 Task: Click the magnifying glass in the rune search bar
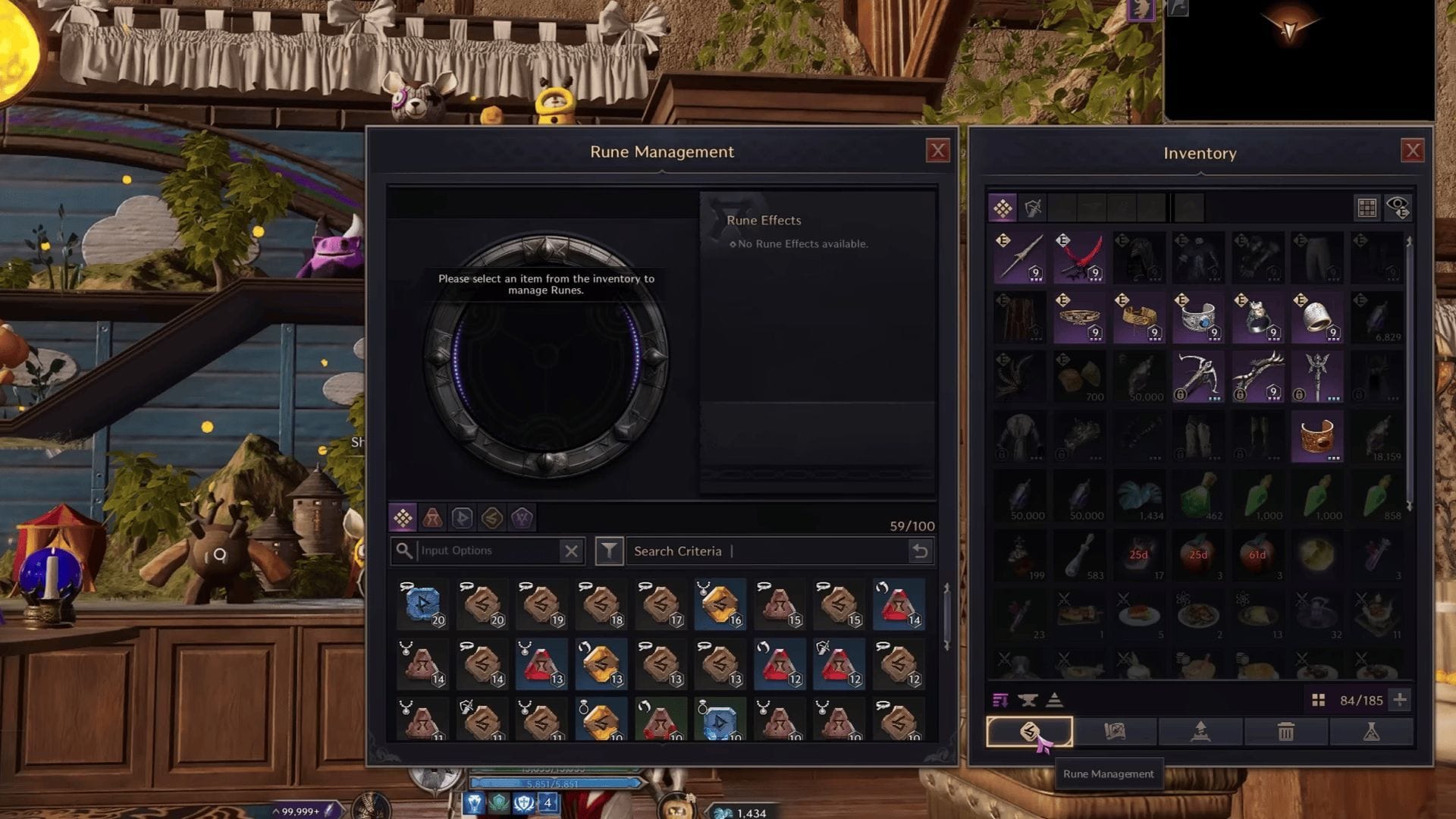tap(403, 551)
